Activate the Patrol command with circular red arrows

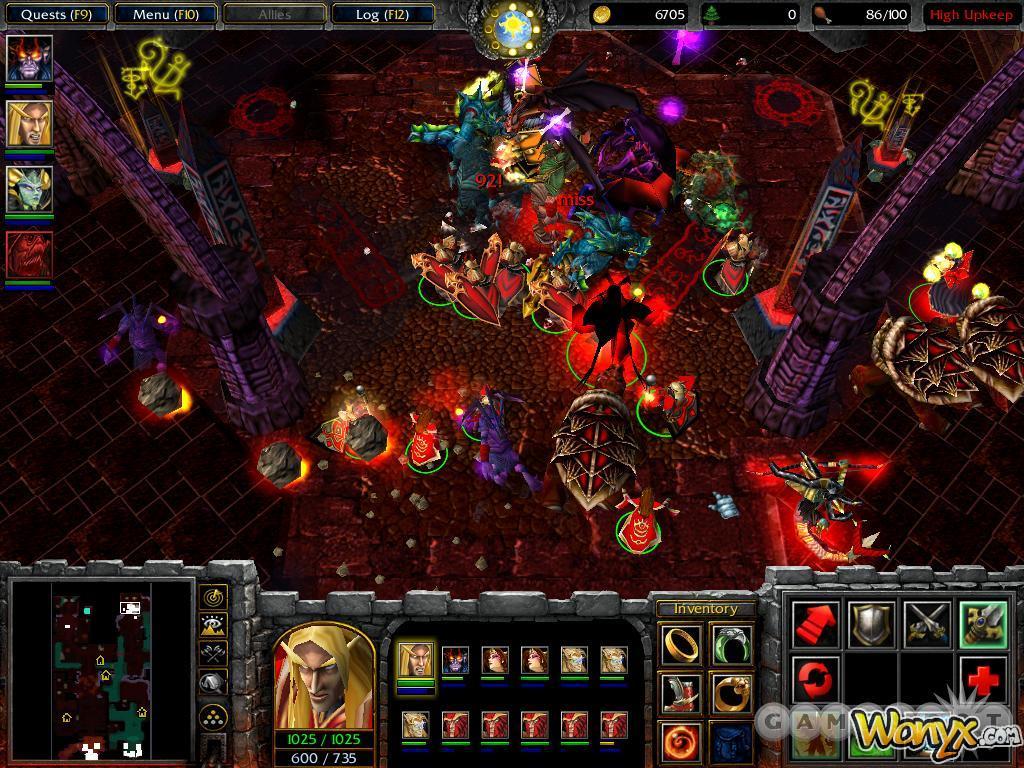pyautogui.click(x=815, y=680)
